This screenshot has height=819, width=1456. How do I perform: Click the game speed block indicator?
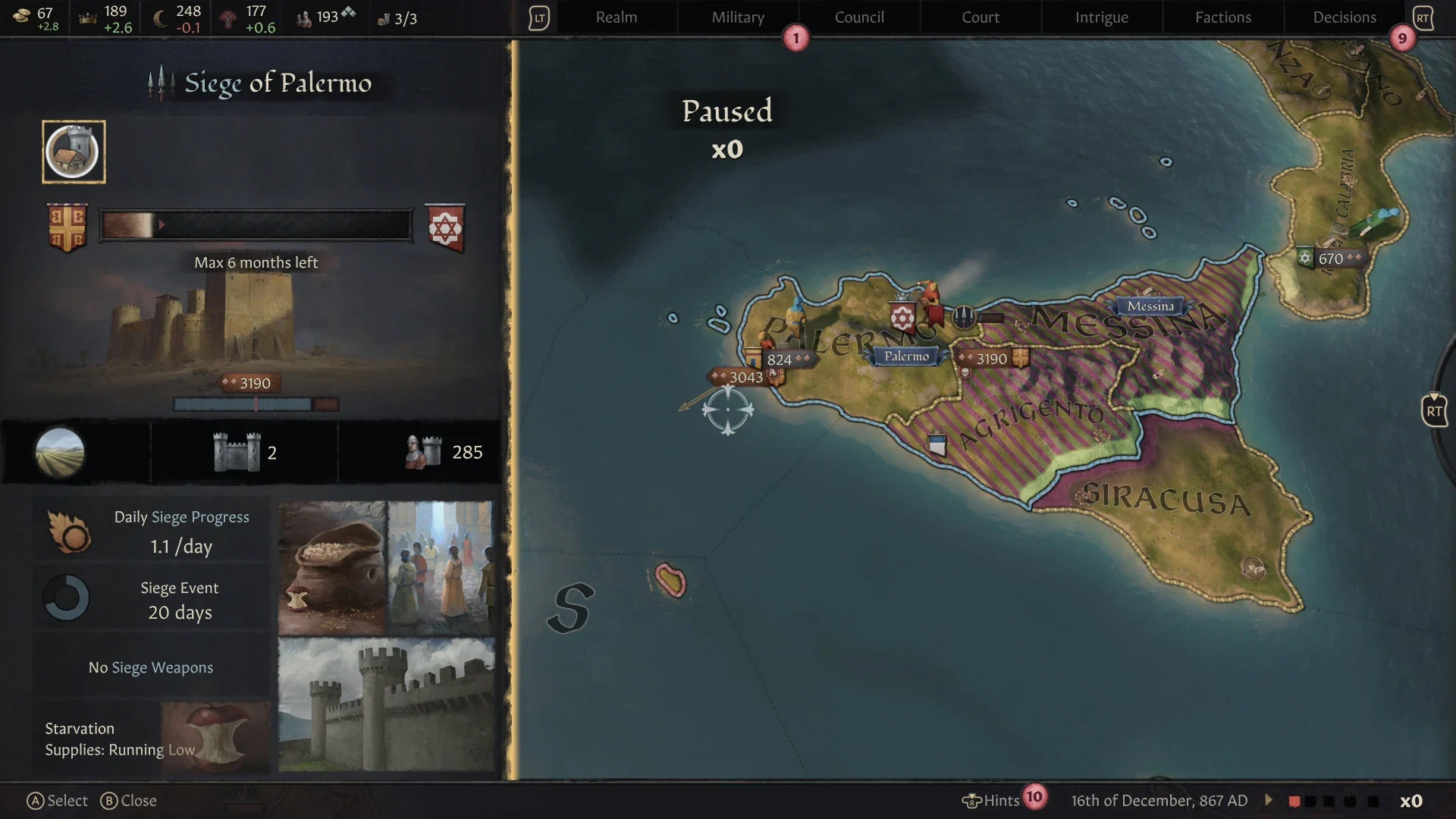1335,799
